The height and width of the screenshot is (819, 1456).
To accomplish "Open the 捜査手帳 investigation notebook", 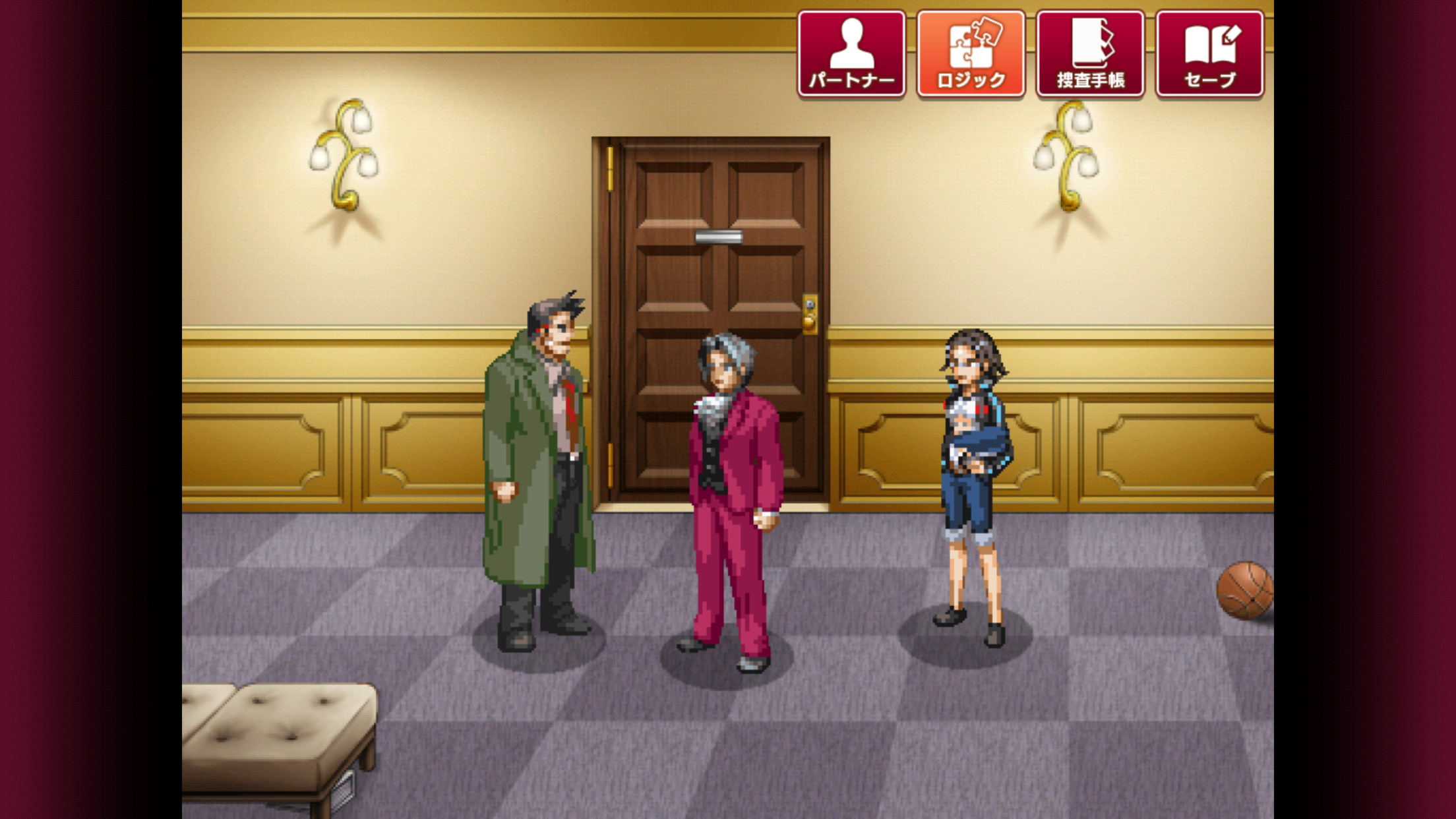I will (1089, 53).
